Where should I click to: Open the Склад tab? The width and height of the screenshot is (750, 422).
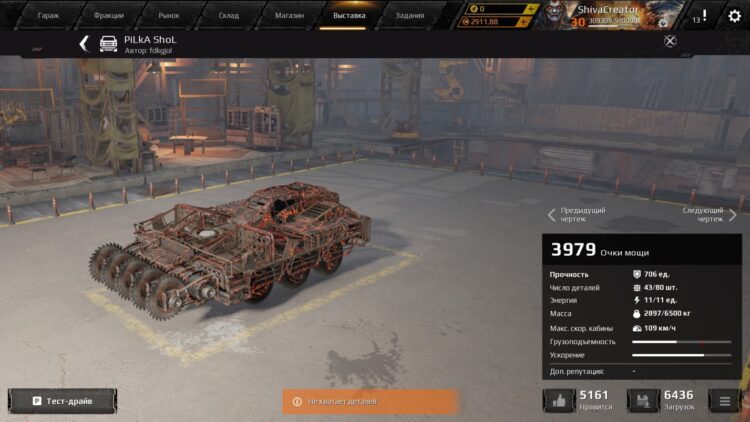(229, 15)
